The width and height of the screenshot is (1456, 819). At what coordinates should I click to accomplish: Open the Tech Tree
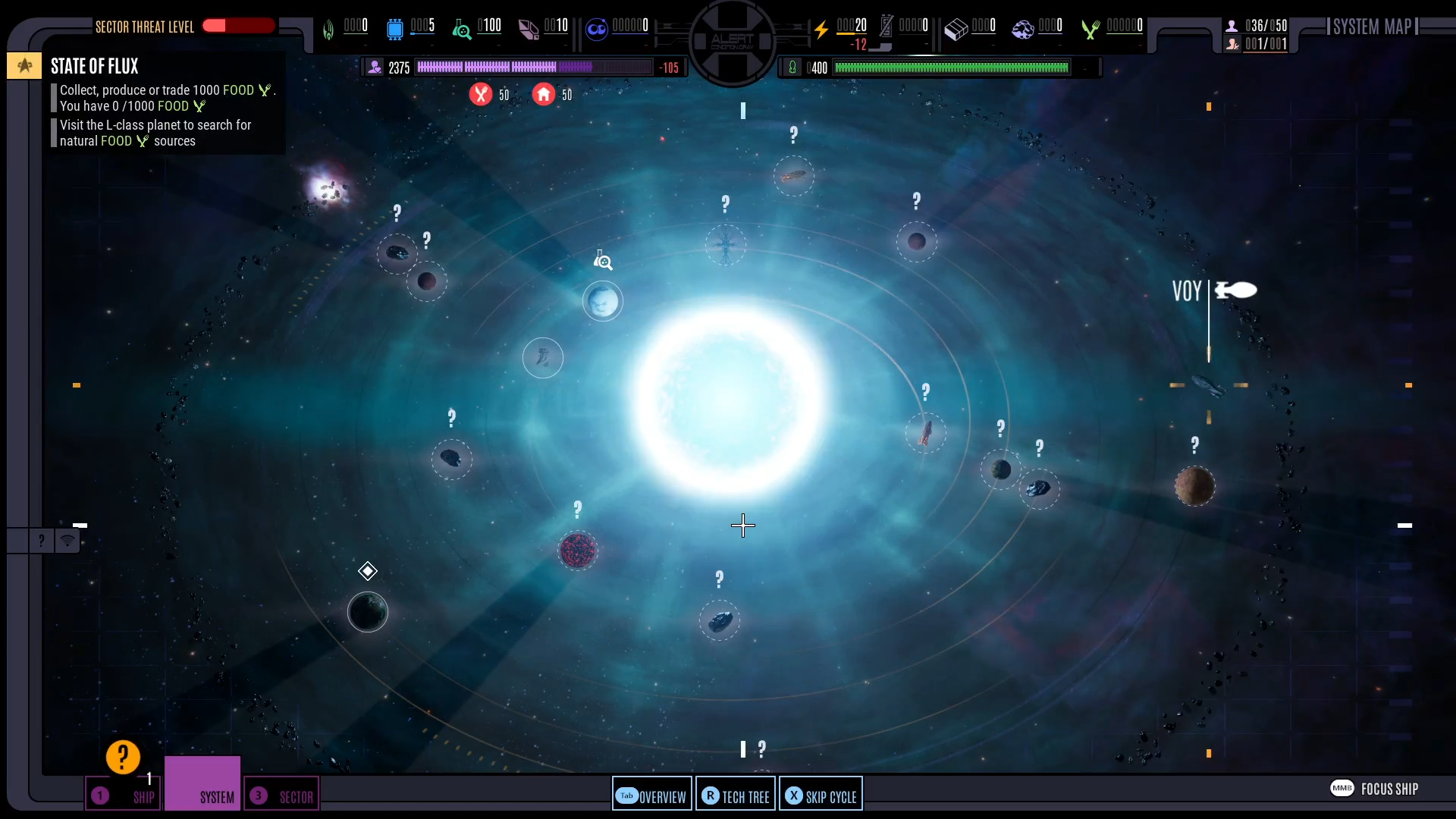pyautogui.click(x=735, y=795)
